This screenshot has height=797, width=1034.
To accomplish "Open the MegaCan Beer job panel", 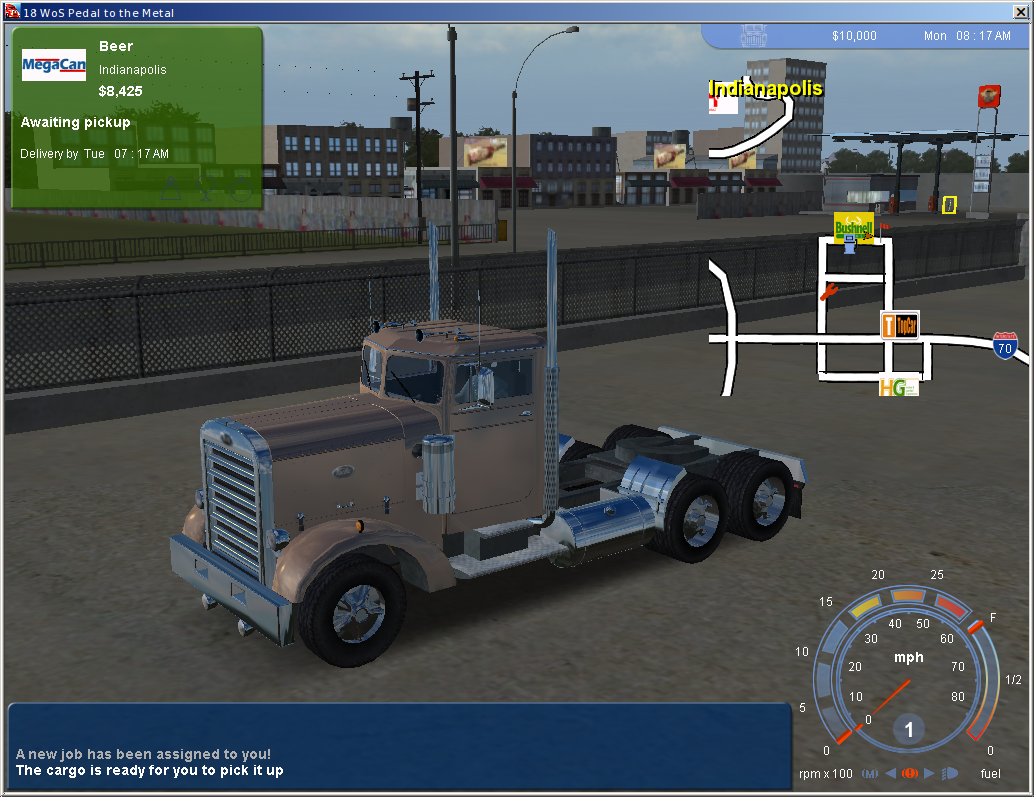I will coord(137,117).
